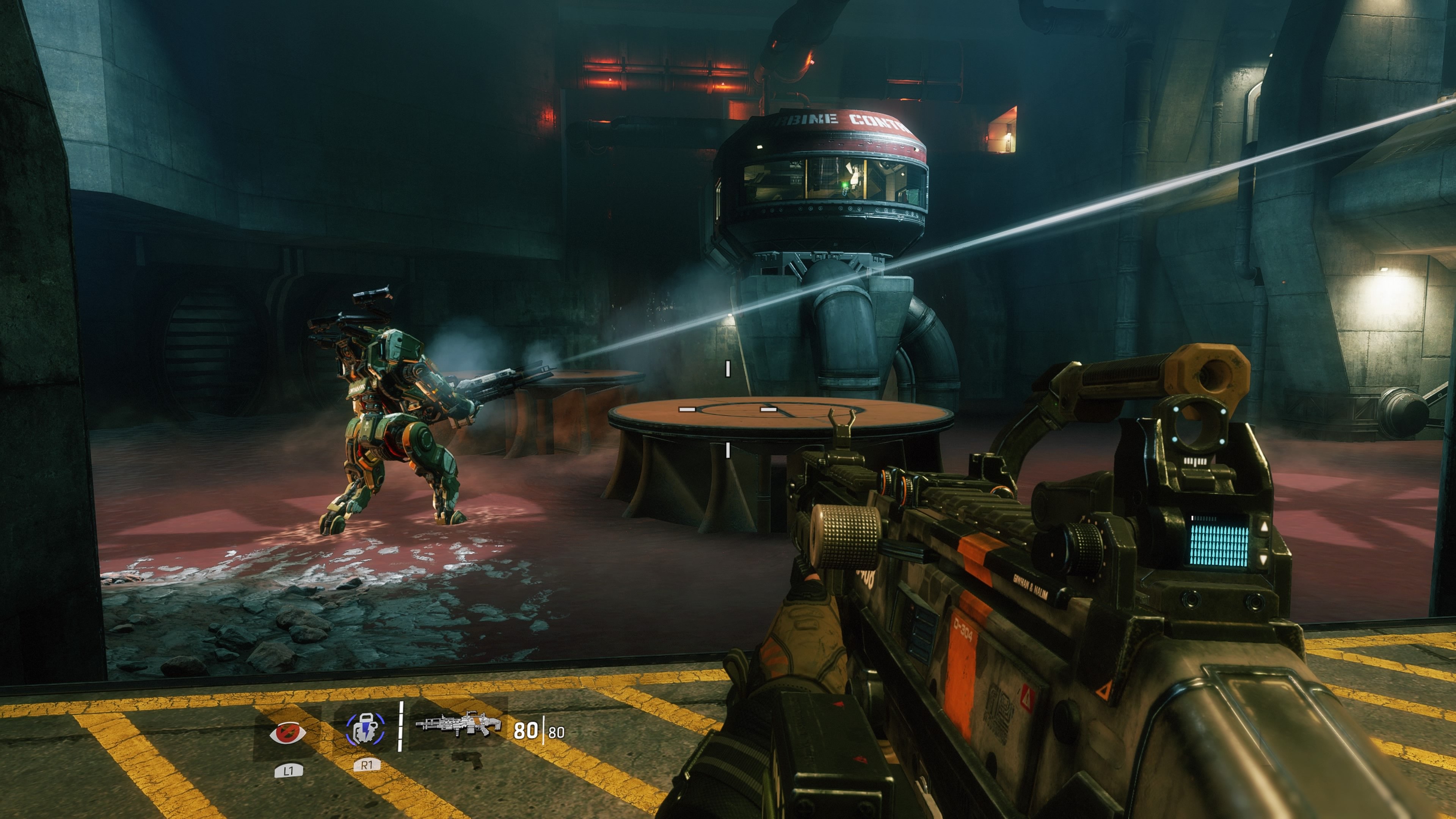Click the segmented vertical ammo bar
This screenshot has width=1456, height=819.
[x=401, y=726]
